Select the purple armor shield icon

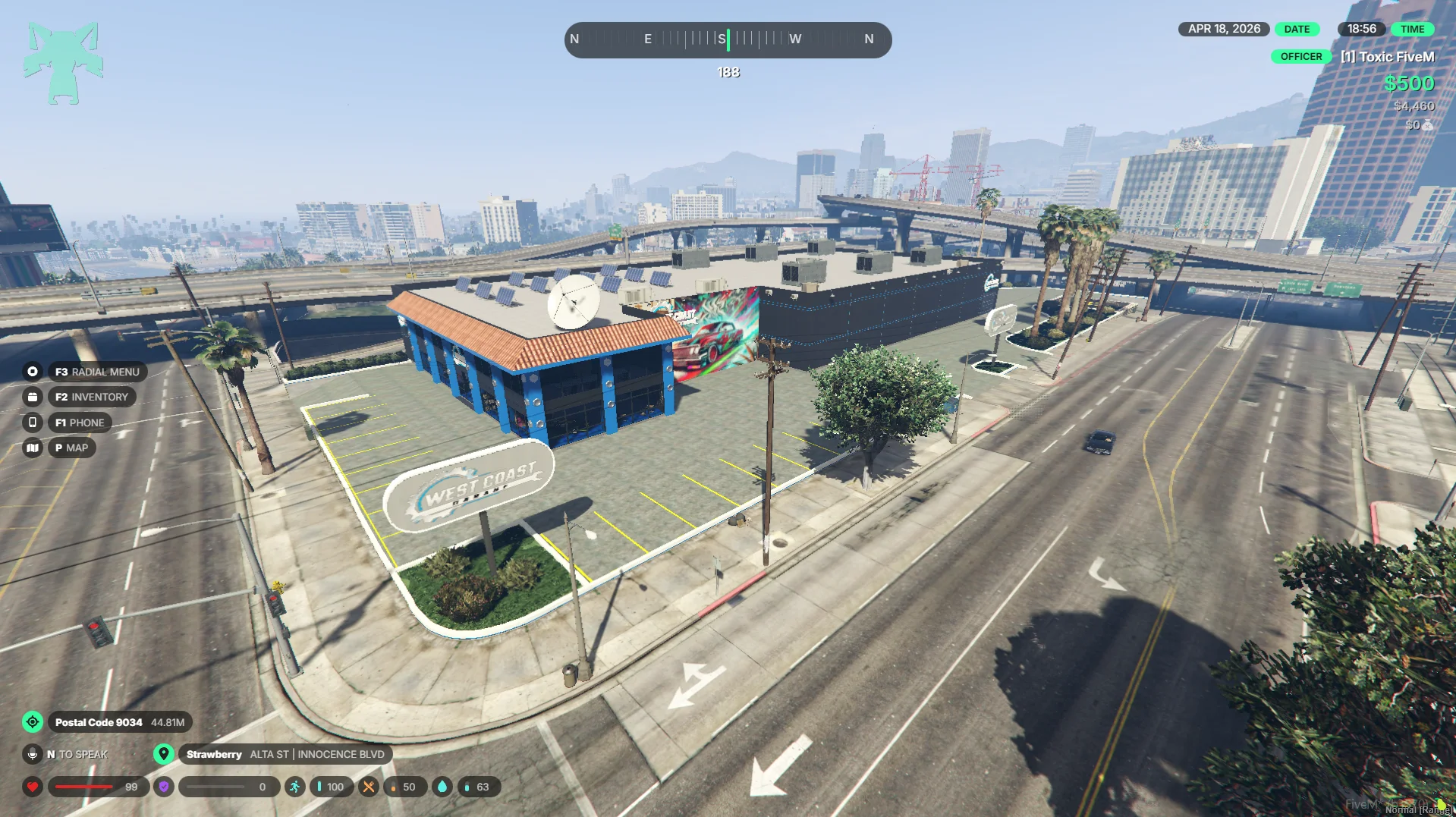click(163, 787)
